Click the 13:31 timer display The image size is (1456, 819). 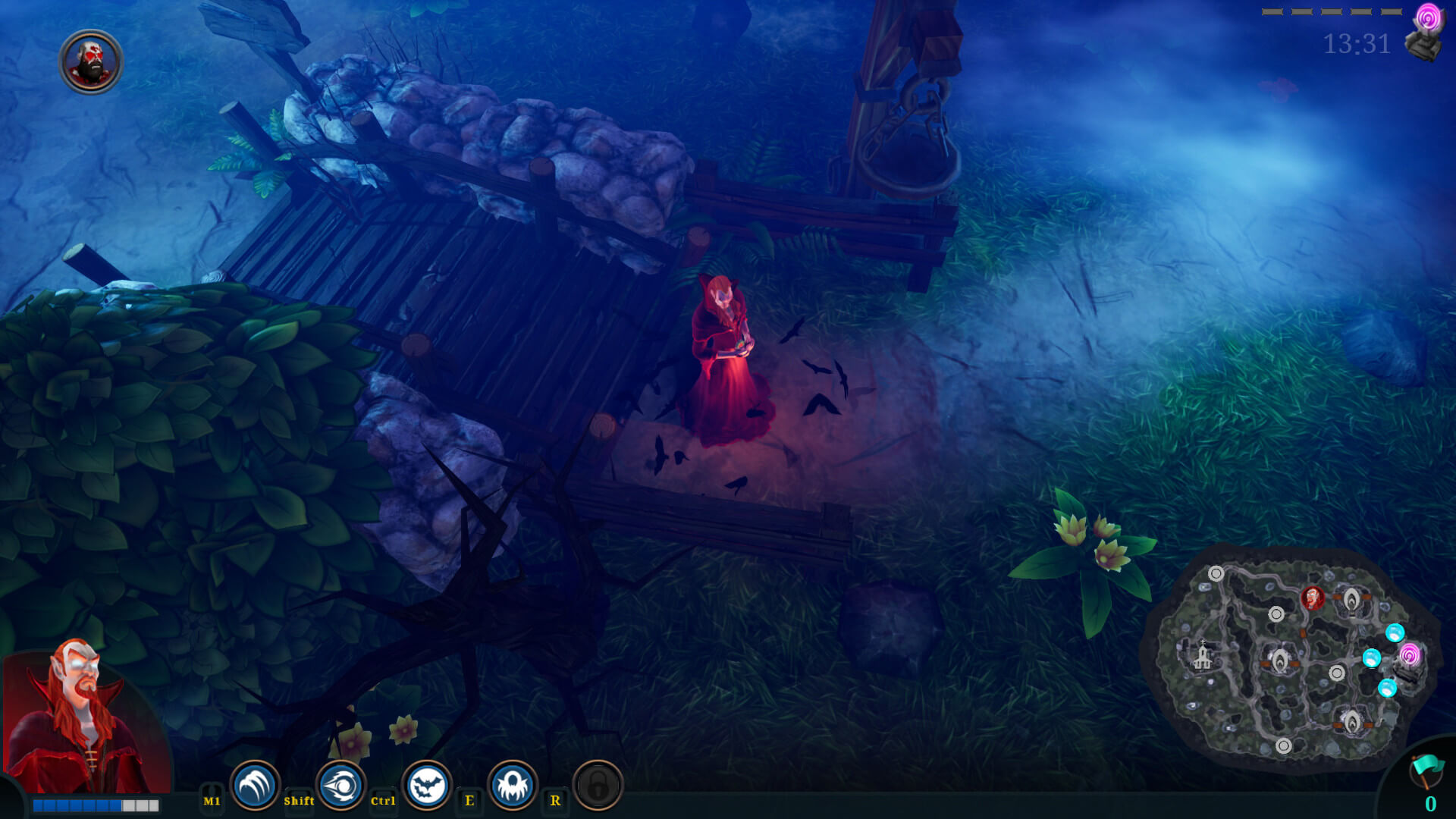coord(1356,44)
